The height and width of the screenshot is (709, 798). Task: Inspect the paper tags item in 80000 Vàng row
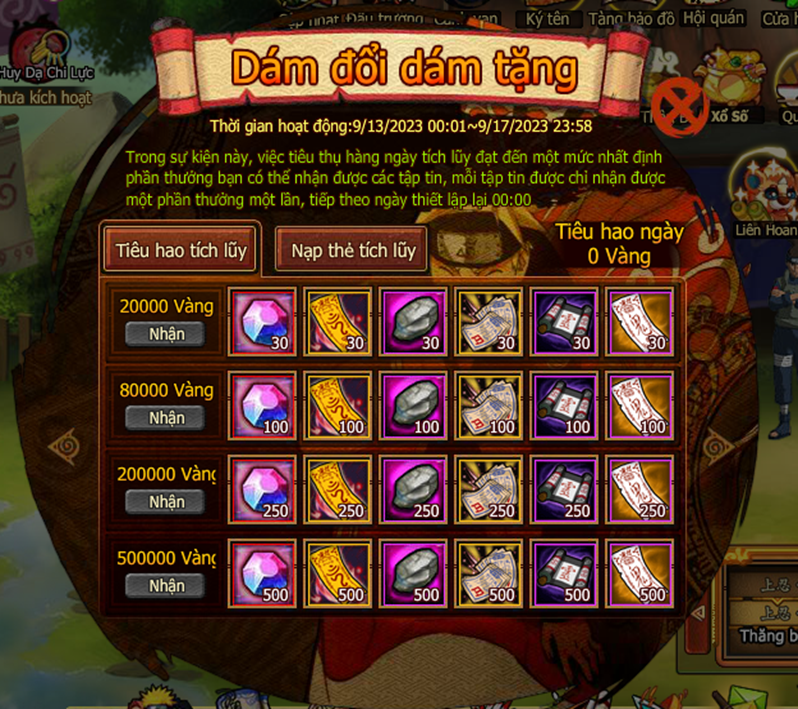coord(489,406)
